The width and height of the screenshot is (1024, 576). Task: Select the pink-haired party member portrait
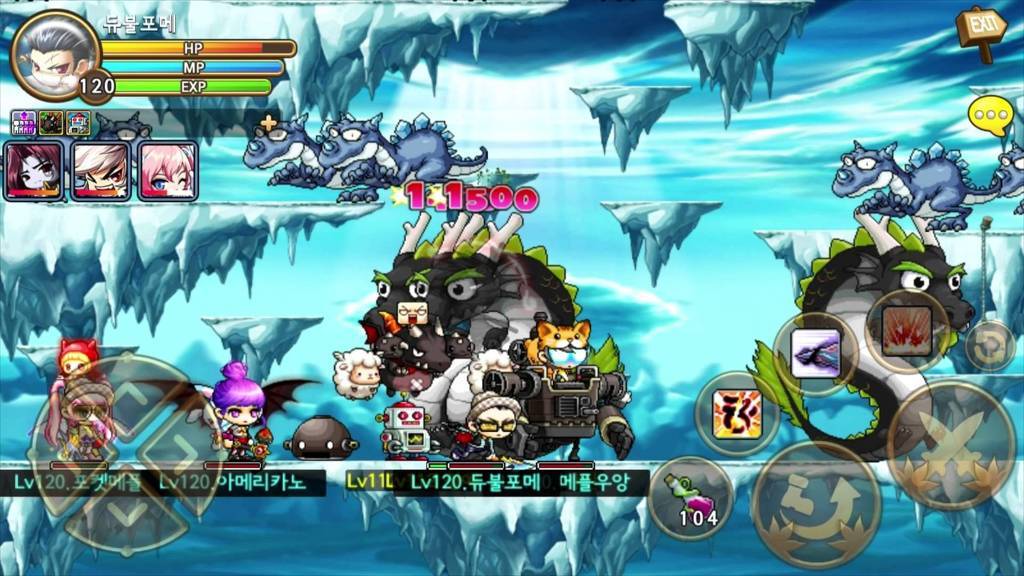166,171
